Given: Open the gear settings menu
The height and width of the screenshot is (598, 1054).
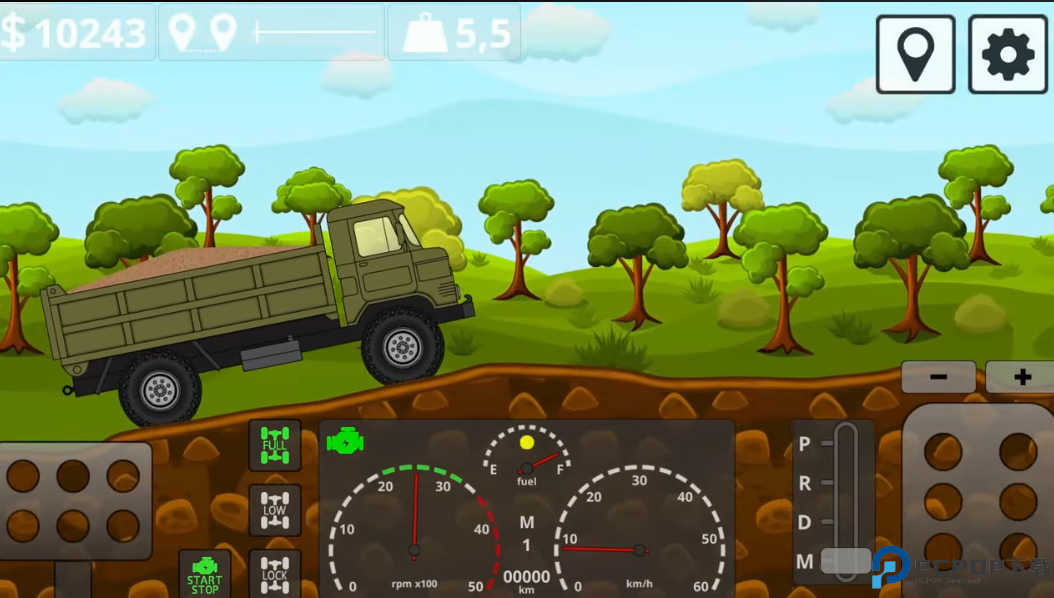Looking at the screenshot, I should tap(1007, 54).
